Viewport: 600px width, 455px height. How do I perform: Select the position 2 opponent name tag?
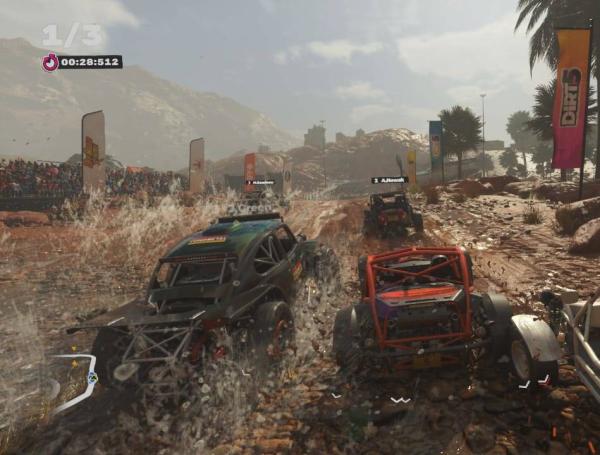pyautogui.click(x=388, y=180)
